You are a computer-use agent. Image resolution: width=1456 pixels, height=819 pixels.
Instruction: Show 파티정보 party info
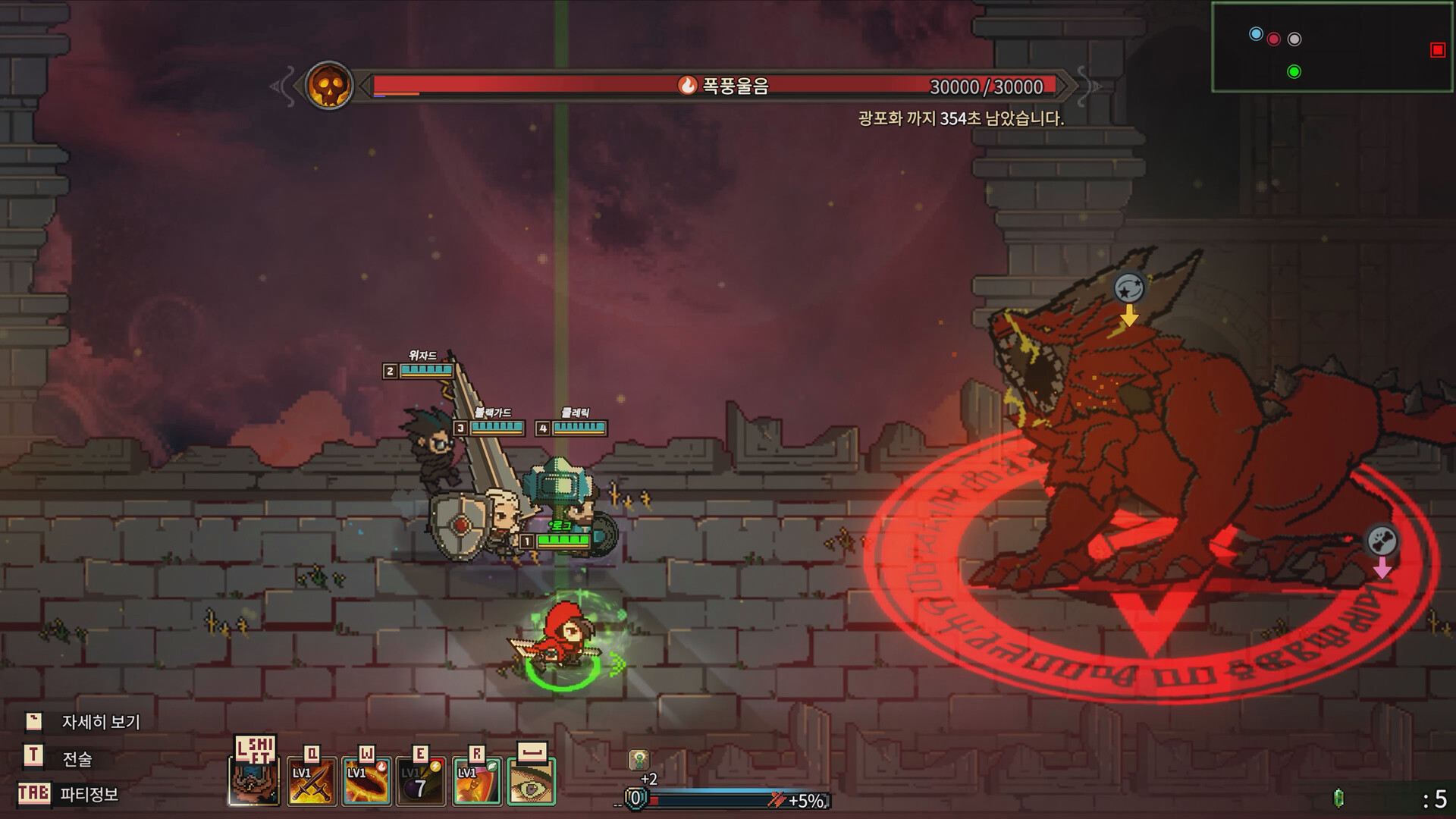pos(89,795)
